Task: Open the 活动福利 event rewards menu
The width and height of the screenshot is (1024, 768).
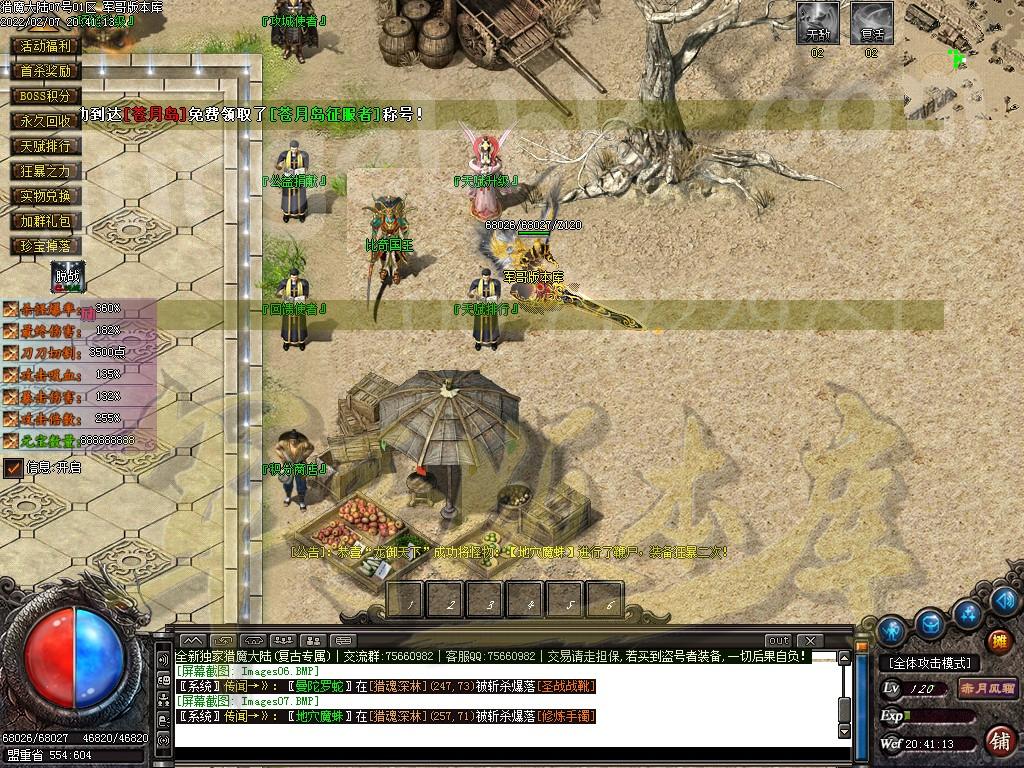Action: pos(45,46)
